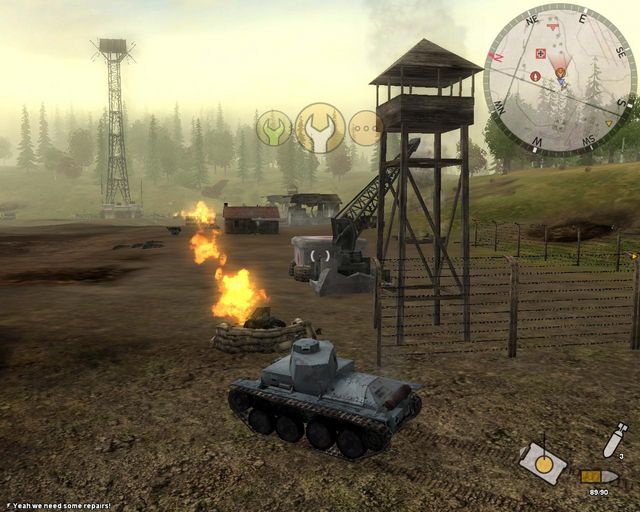Select the yellow triangle marker on minimap
Image resolution: width=640 pixels, height=512 pixels.
point(609,123)
